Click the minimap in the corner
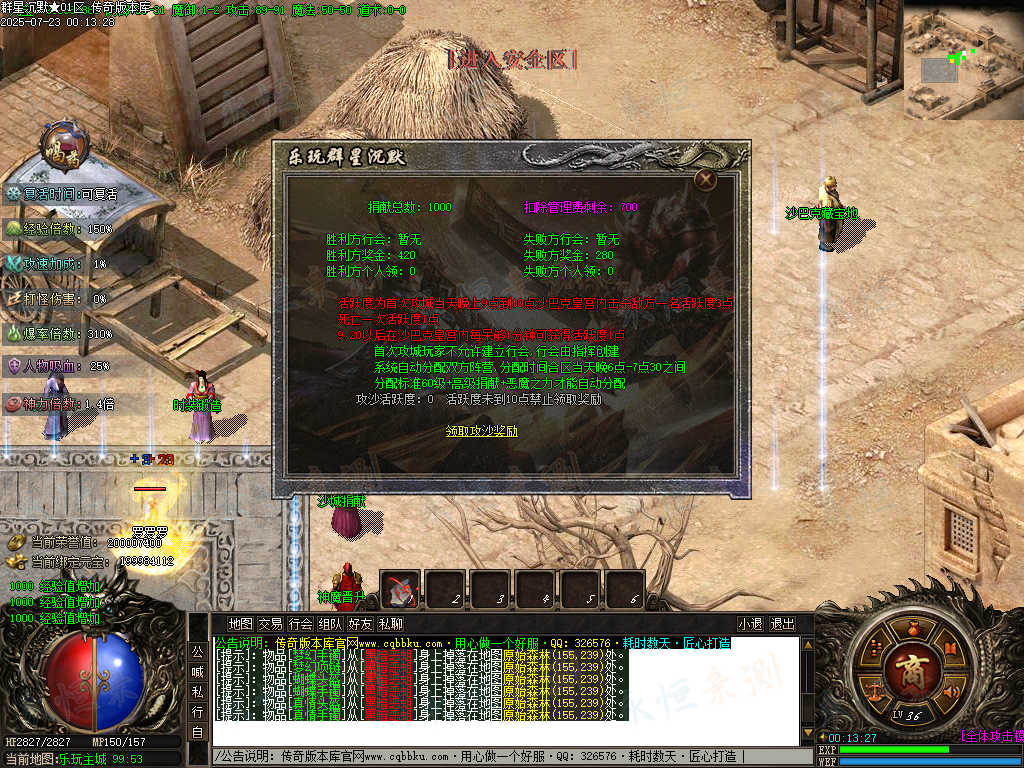This screenshot has height=768, width=1024. (x=963, y=60)
